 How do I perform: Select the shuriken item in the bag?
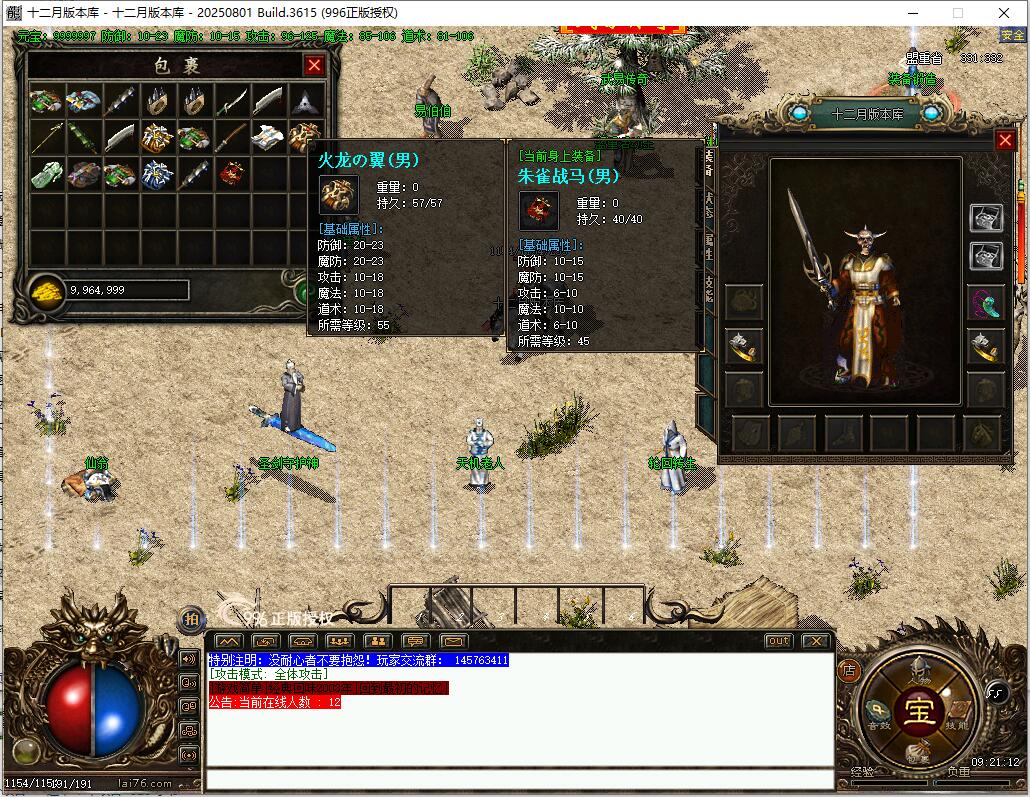(305, 101)
